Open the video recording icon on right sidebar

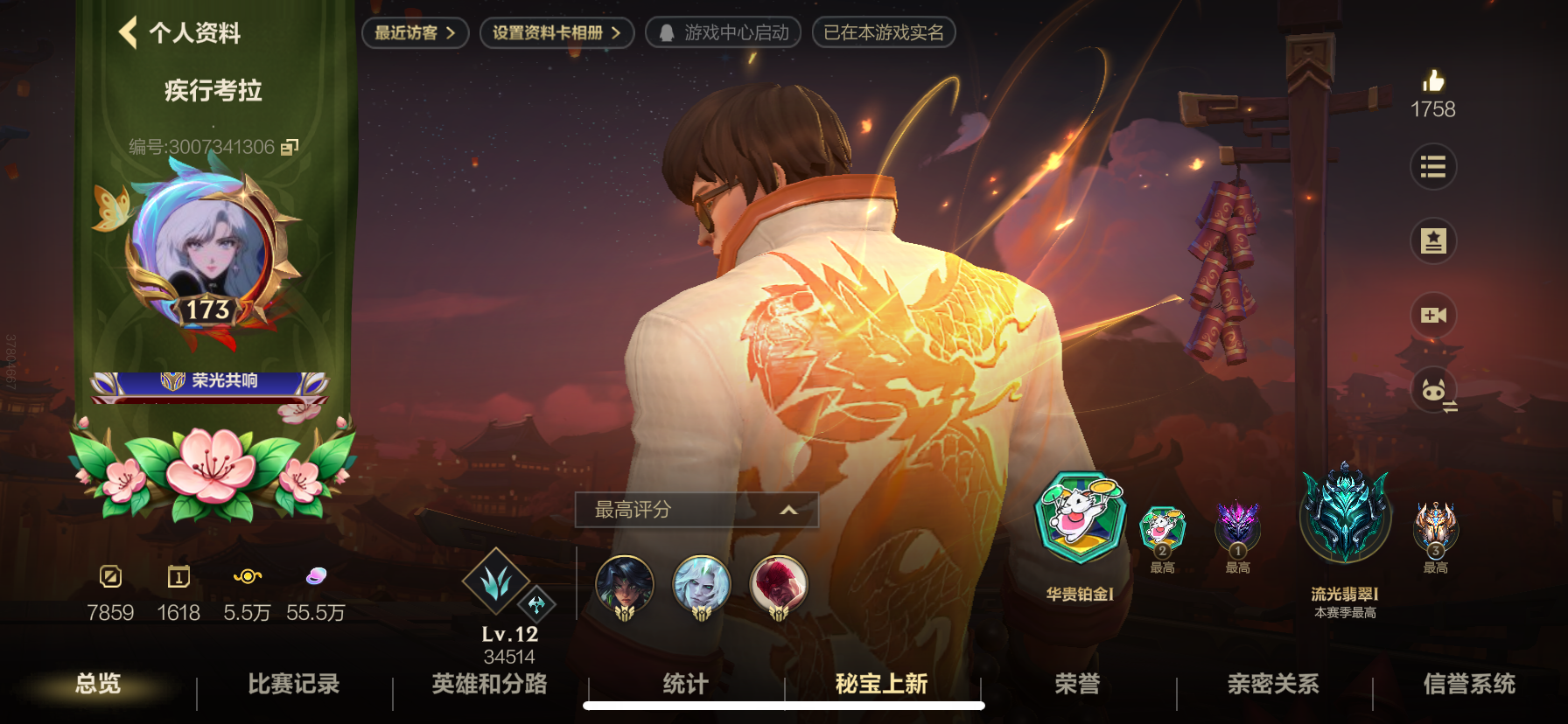point(1433,316)
